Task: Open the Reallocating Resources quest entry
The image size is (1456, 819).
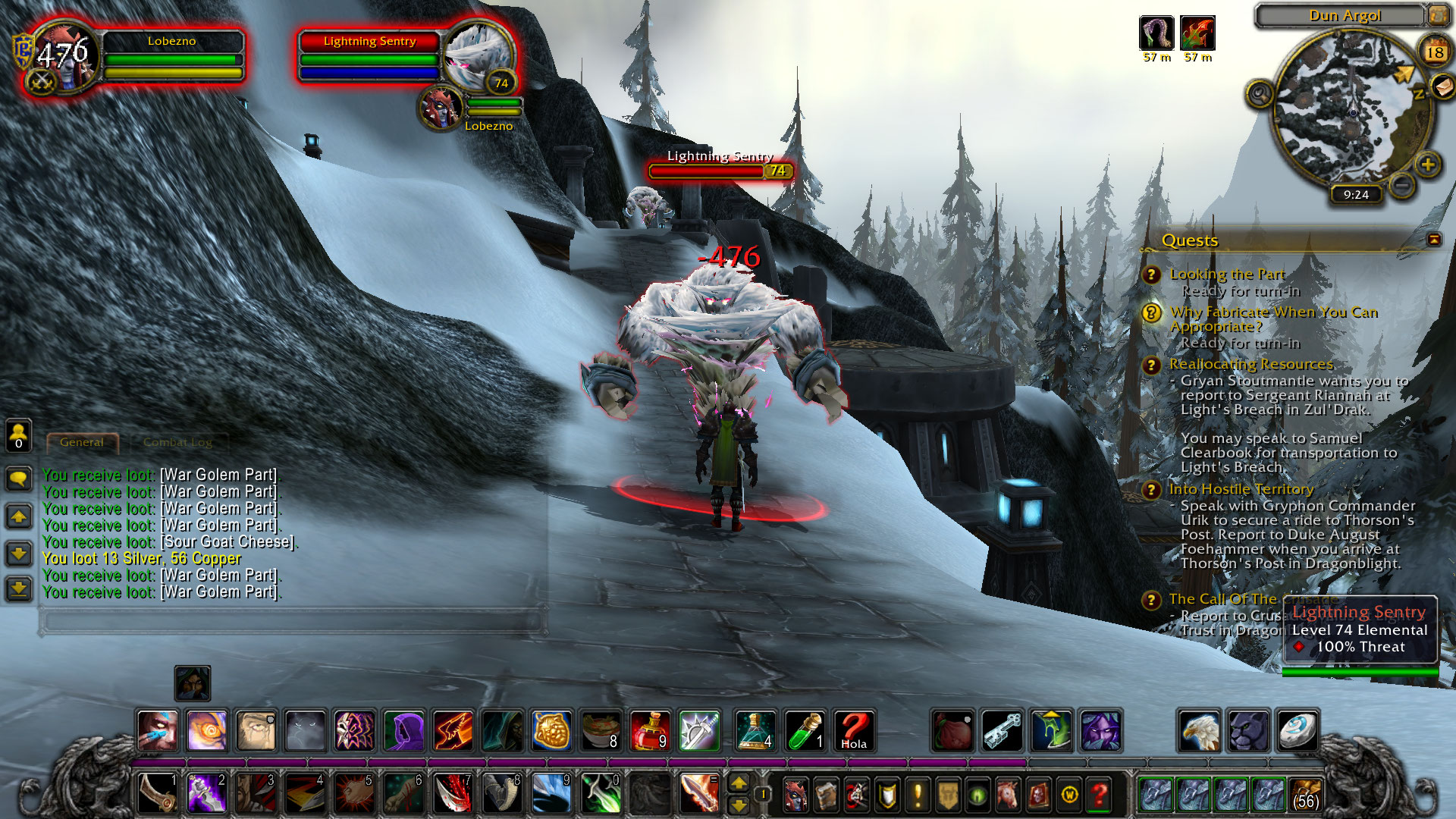Action: point(1251,365)
